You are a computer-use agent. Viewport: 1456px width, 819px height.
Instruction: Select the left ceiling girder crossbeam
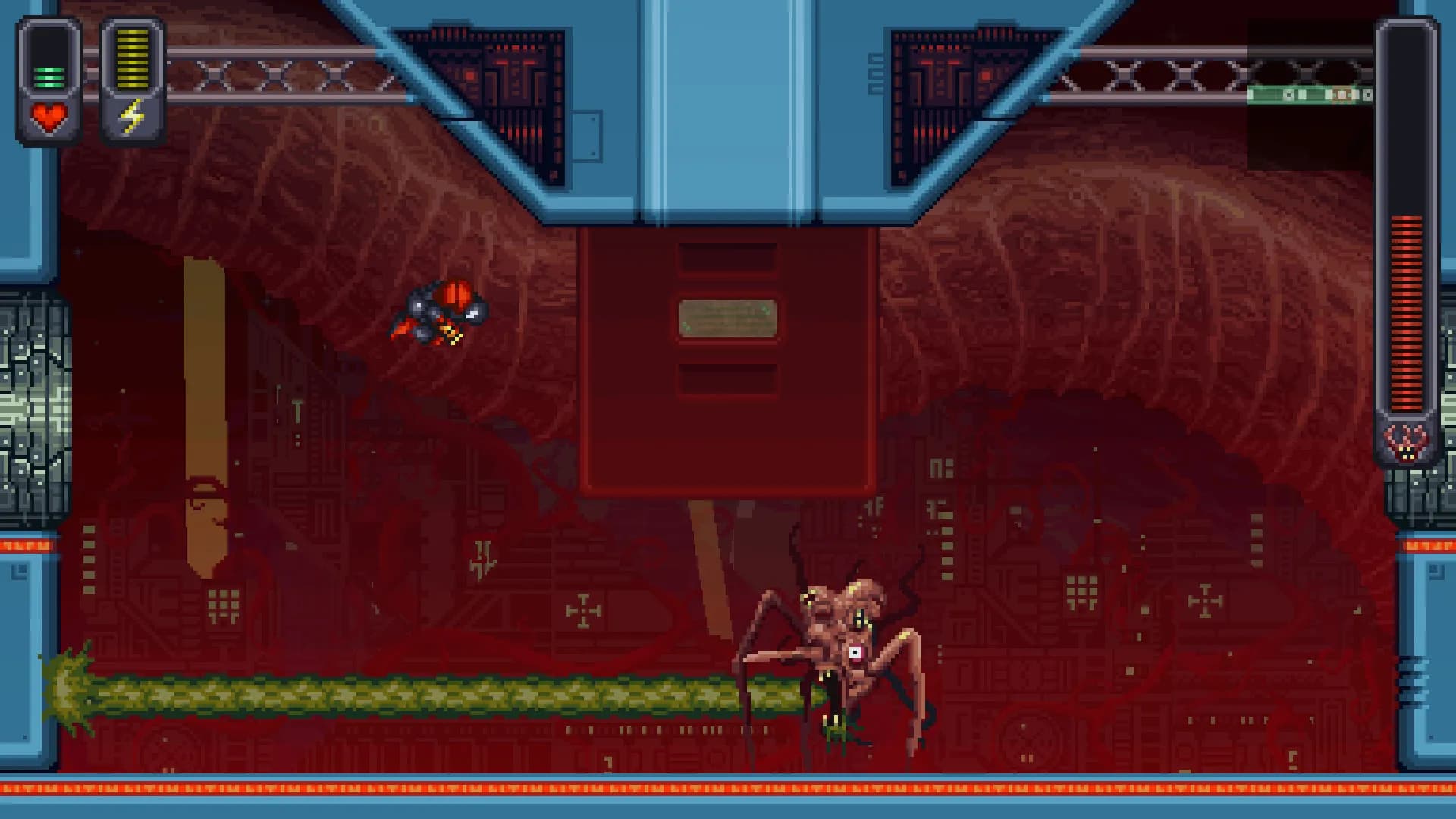(x=258, y=74)
